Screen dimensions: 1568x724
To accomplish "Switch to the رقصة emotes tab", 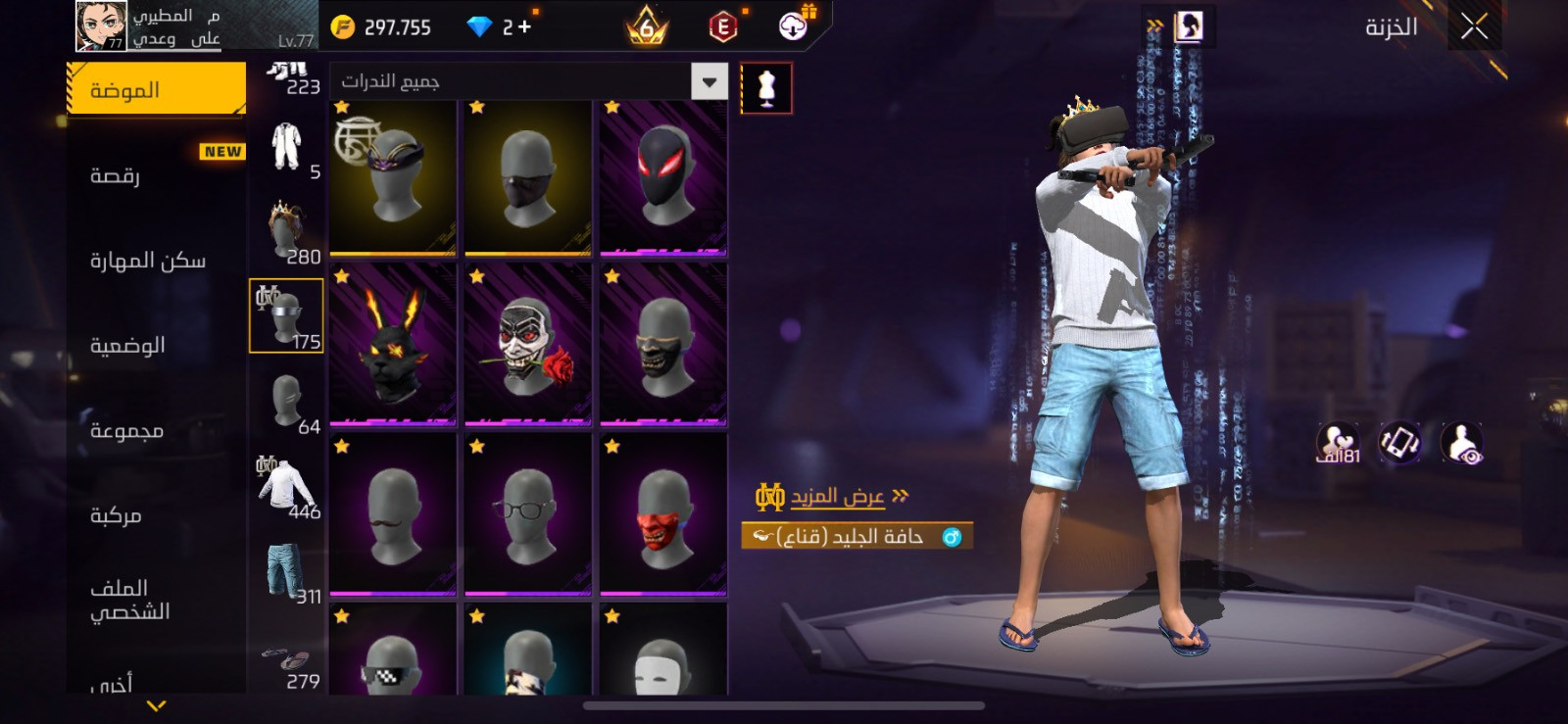I will pos(116,175).
